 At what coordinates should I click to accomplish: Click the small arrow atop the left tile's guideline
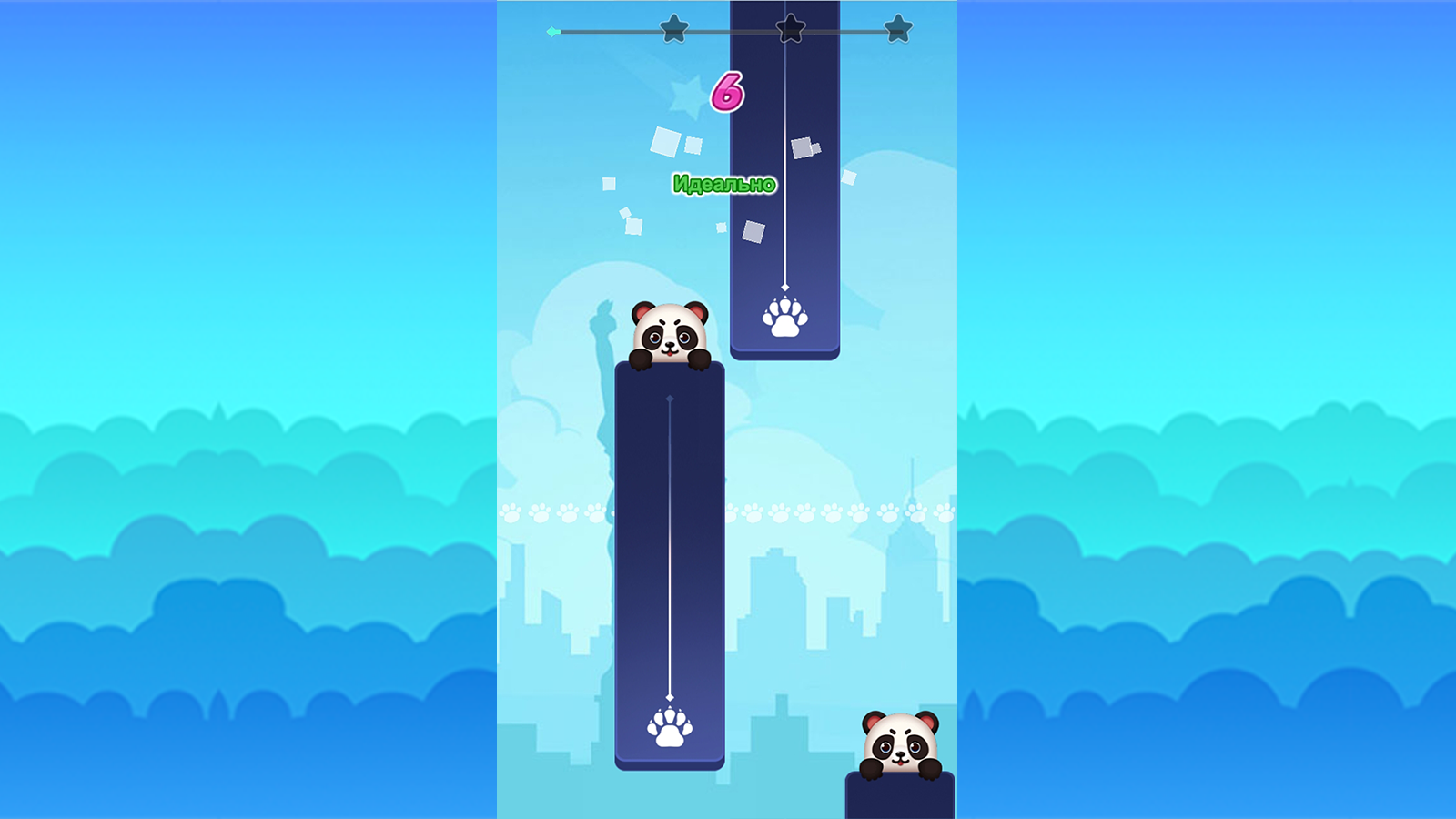(x=671, y=396)
